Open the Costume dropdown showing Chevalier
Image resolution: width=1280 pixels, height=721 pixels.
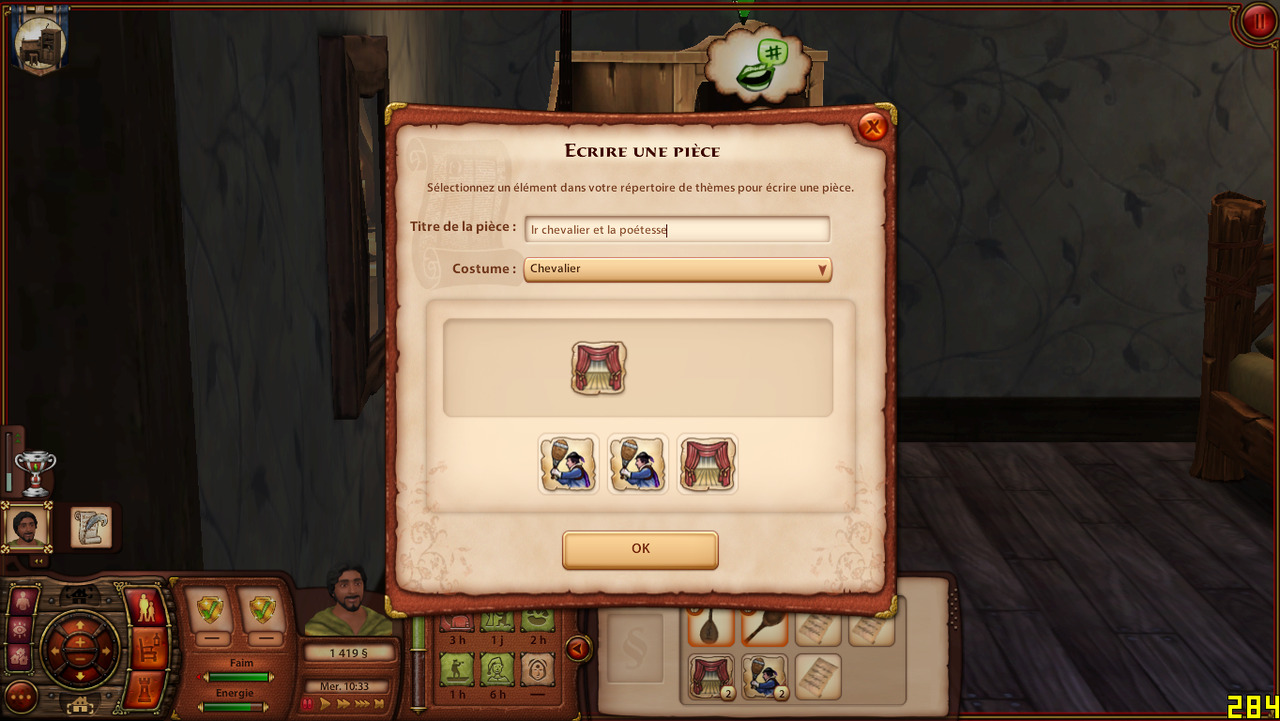677,269
